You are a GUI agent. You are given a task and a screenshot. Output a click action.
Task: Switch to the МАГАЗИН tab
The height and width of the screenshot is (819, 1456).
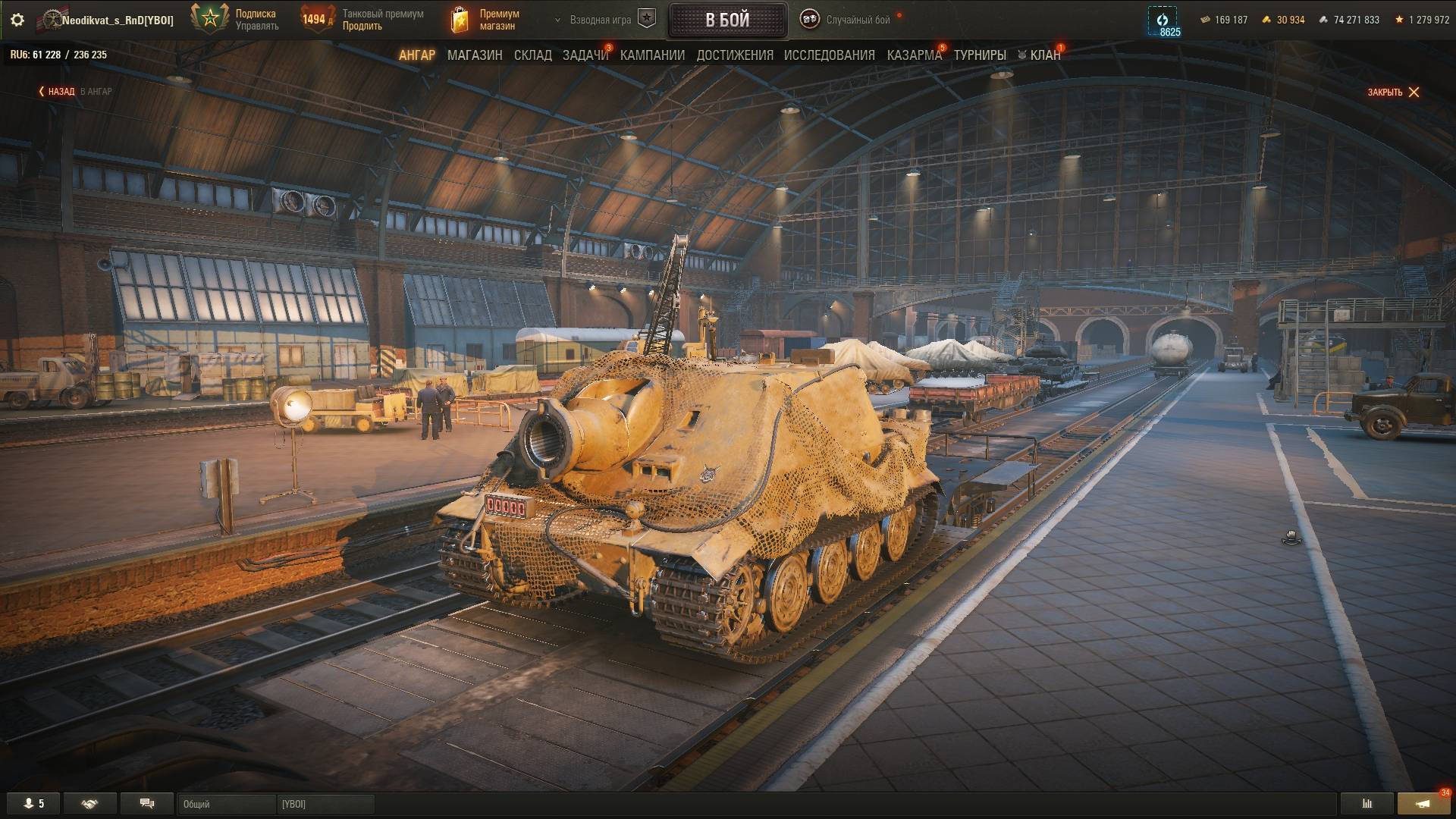point(475,55)
